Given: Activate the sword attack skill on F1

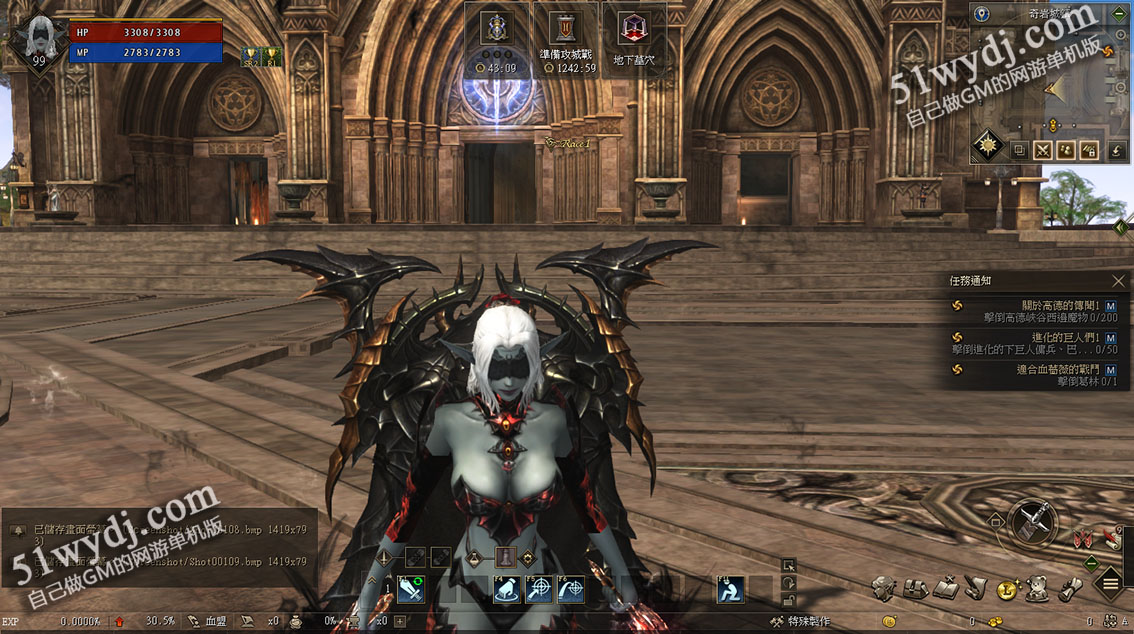Looking at the screenshot, I should (x=411, y=590).
